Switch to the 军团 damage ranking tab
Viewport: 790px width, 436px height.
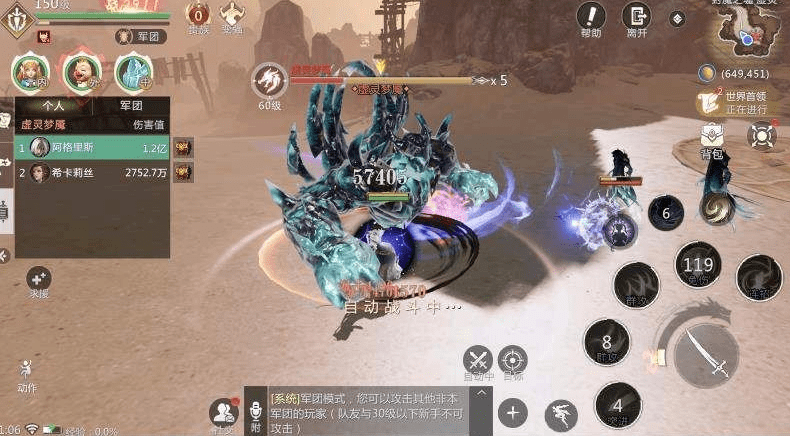pyautogui.click(x=130, y=105)
